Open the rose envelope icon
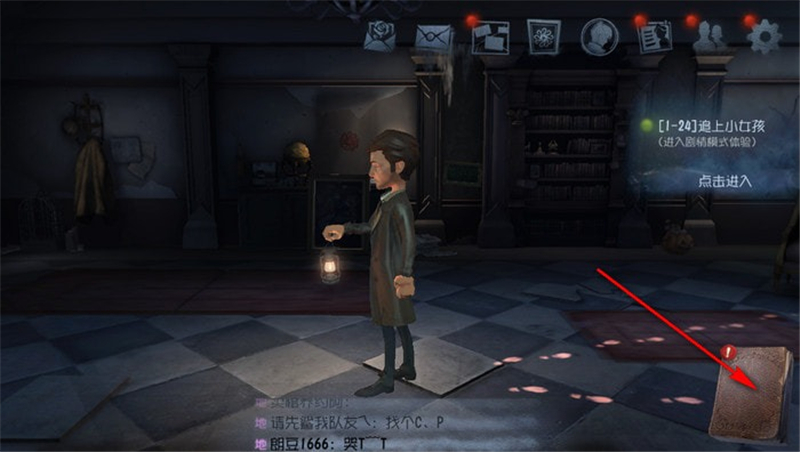The image size is (800, 452). (381, 37)
